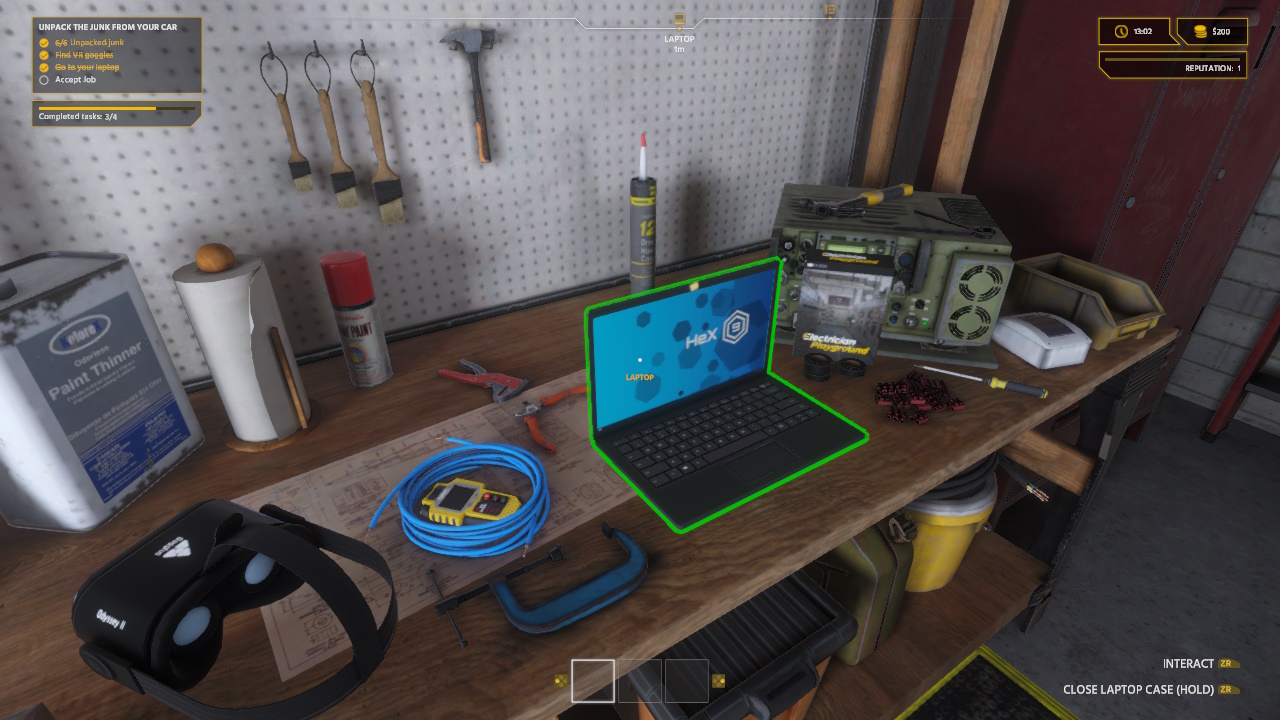Click the clock icon showing 13:02
This screenshot has width=1280, height=720.
(x=1124, y=31)
